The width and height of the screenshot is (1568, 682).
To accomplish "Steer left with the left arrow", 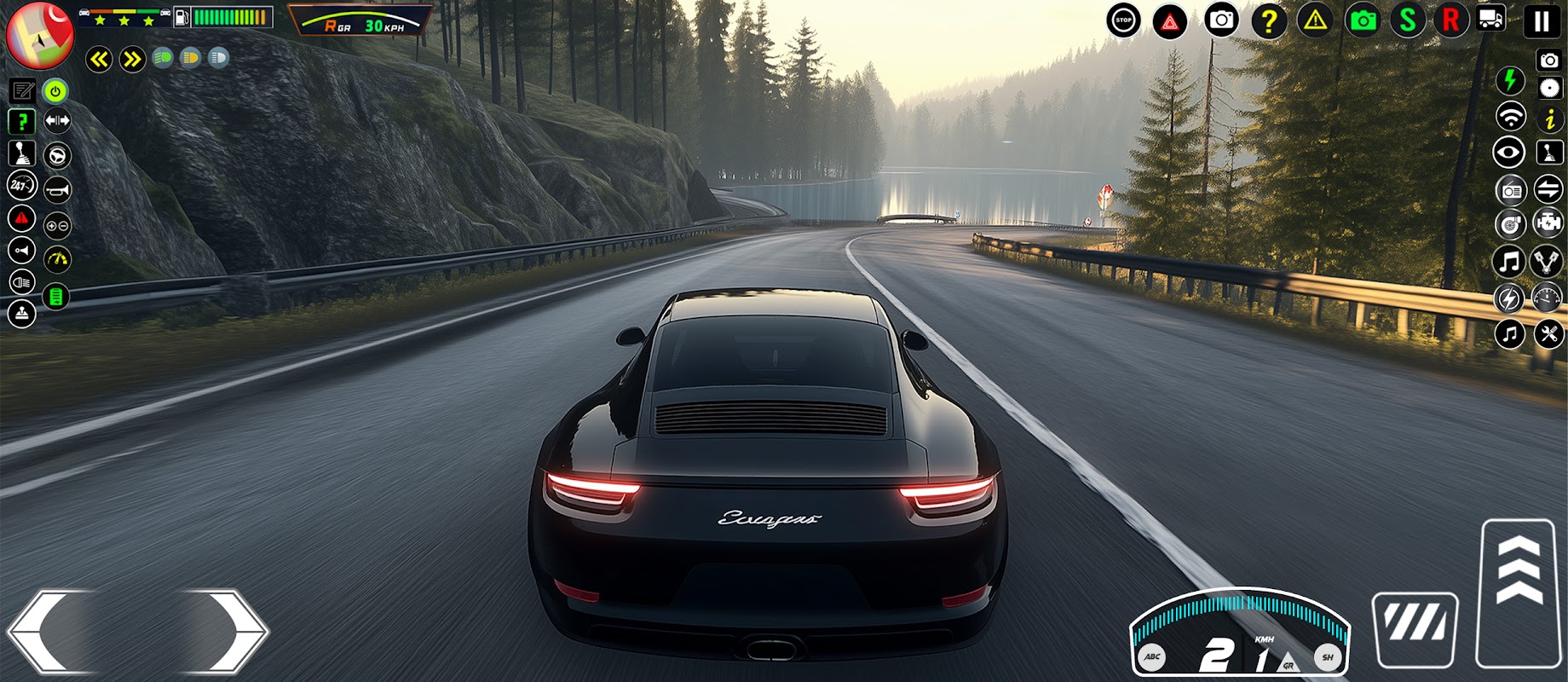I will (49, 632).
